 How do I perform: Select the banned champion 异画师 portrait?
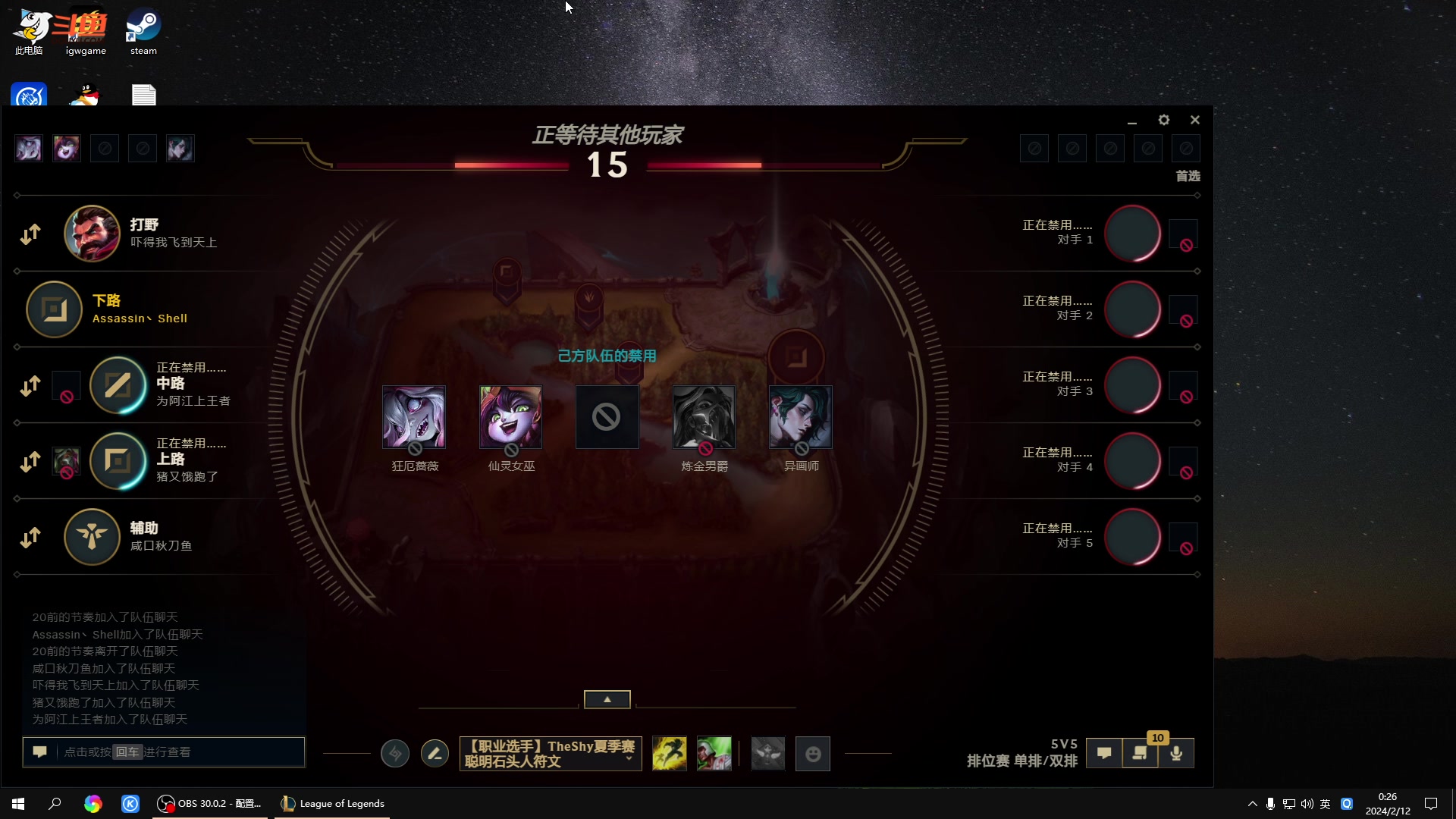point(800,417)
